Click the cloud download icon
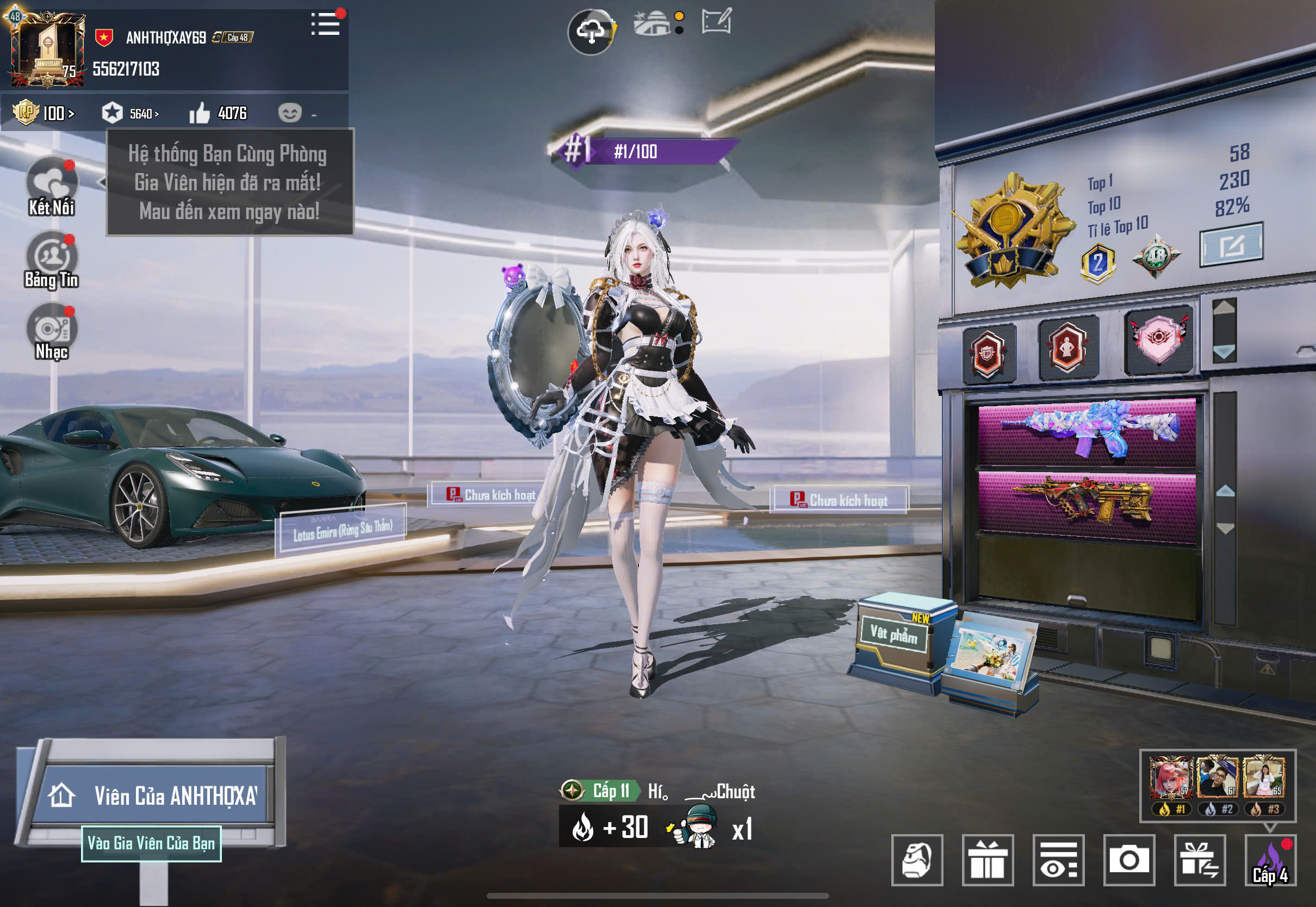 591,31
